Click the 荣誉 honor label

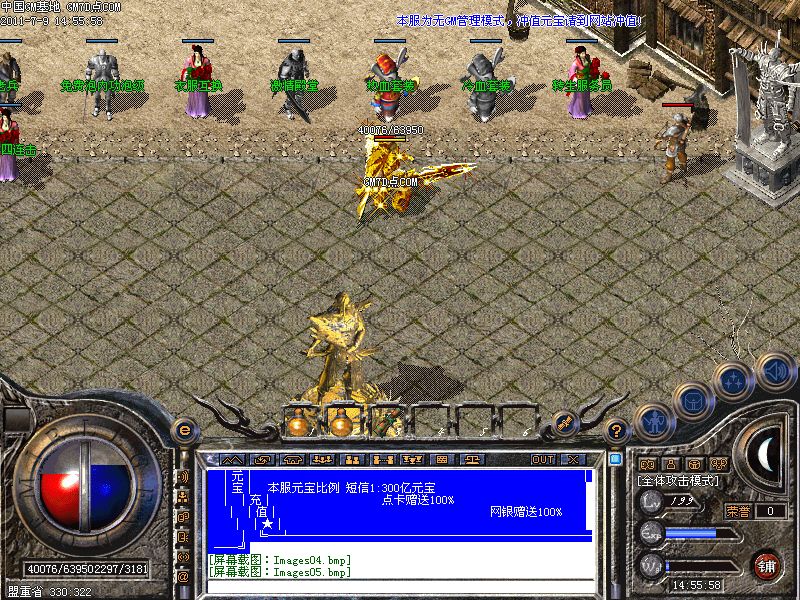(x=738, y=511)
